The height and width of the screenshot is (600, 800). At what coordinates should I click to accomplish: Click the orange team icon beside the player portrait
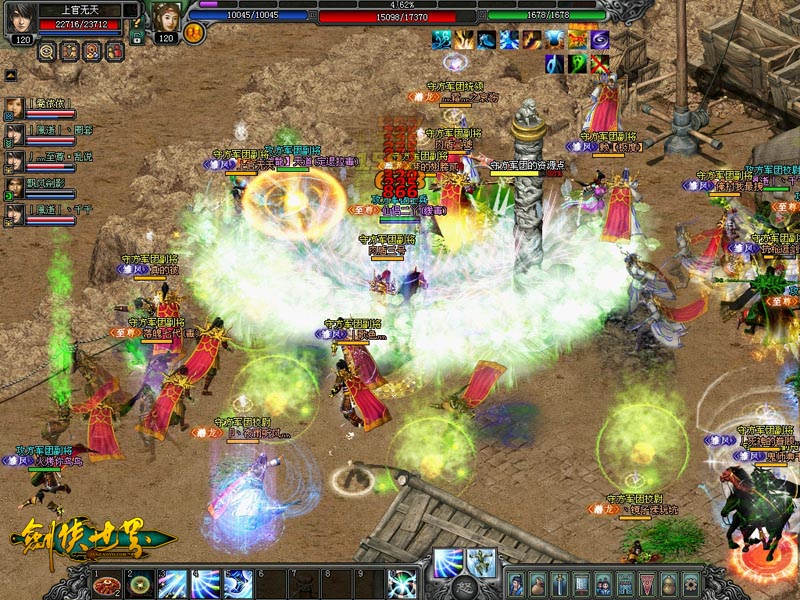click(195, 33)
